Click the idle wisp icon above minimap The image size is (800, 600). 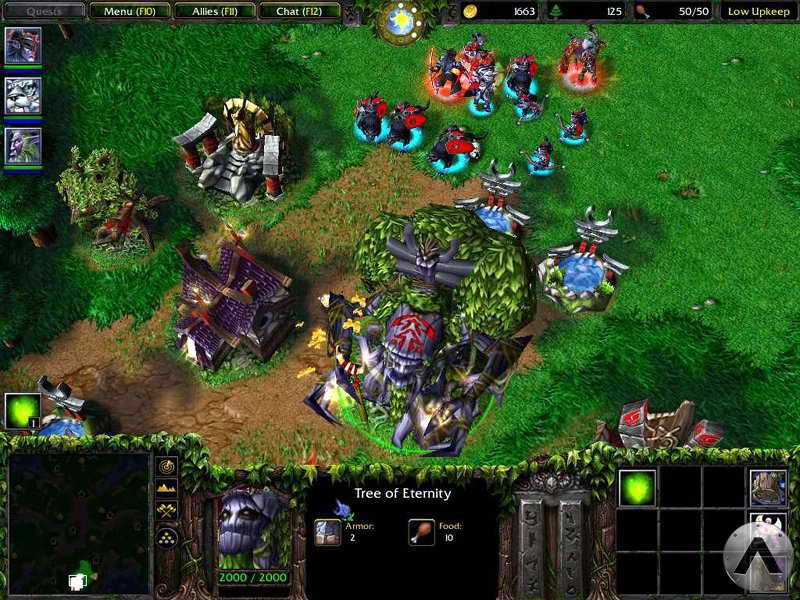tap(22, 411)
